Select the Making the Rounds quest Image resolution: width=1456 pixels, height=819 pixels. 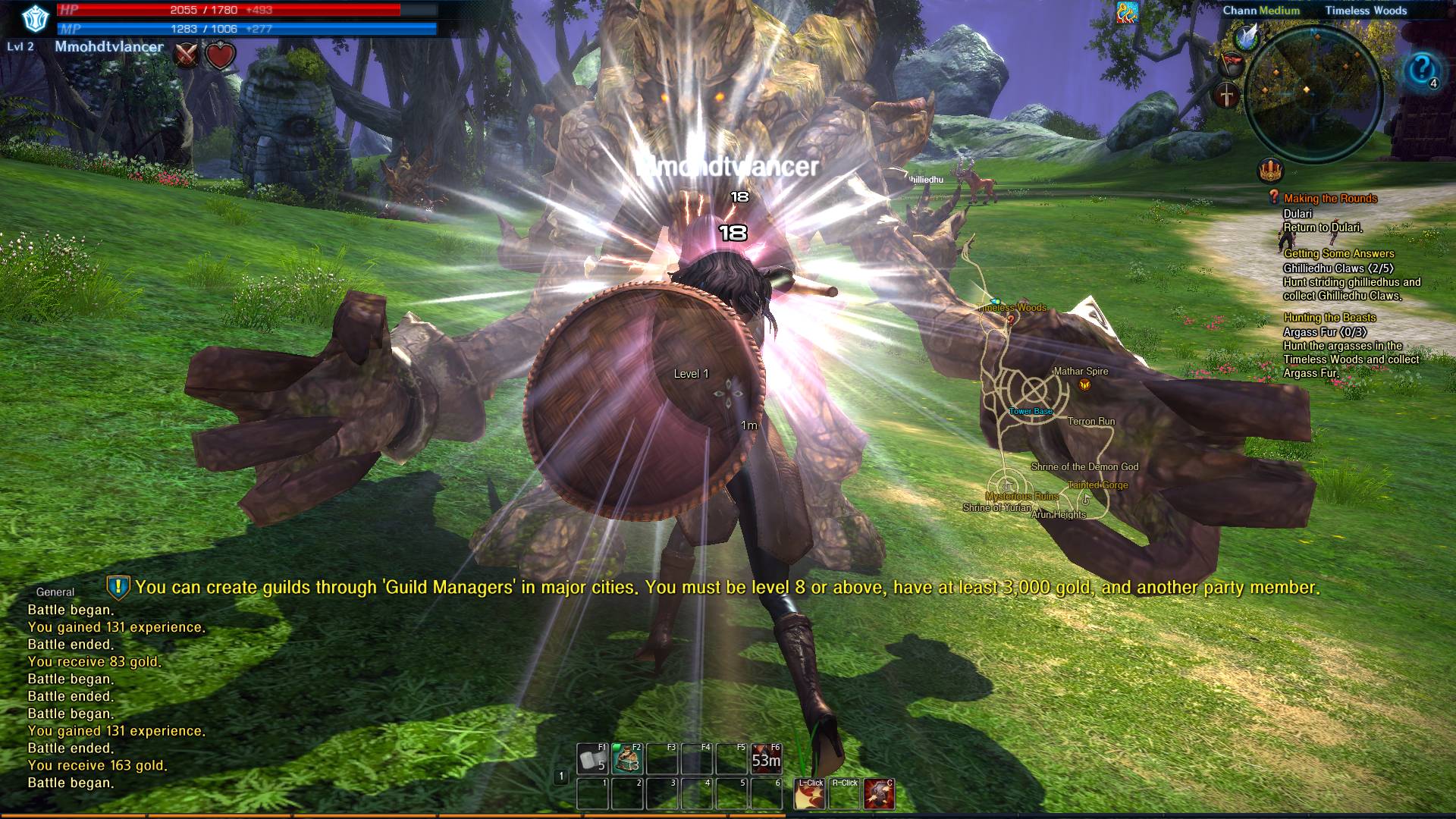[1329, 199]
